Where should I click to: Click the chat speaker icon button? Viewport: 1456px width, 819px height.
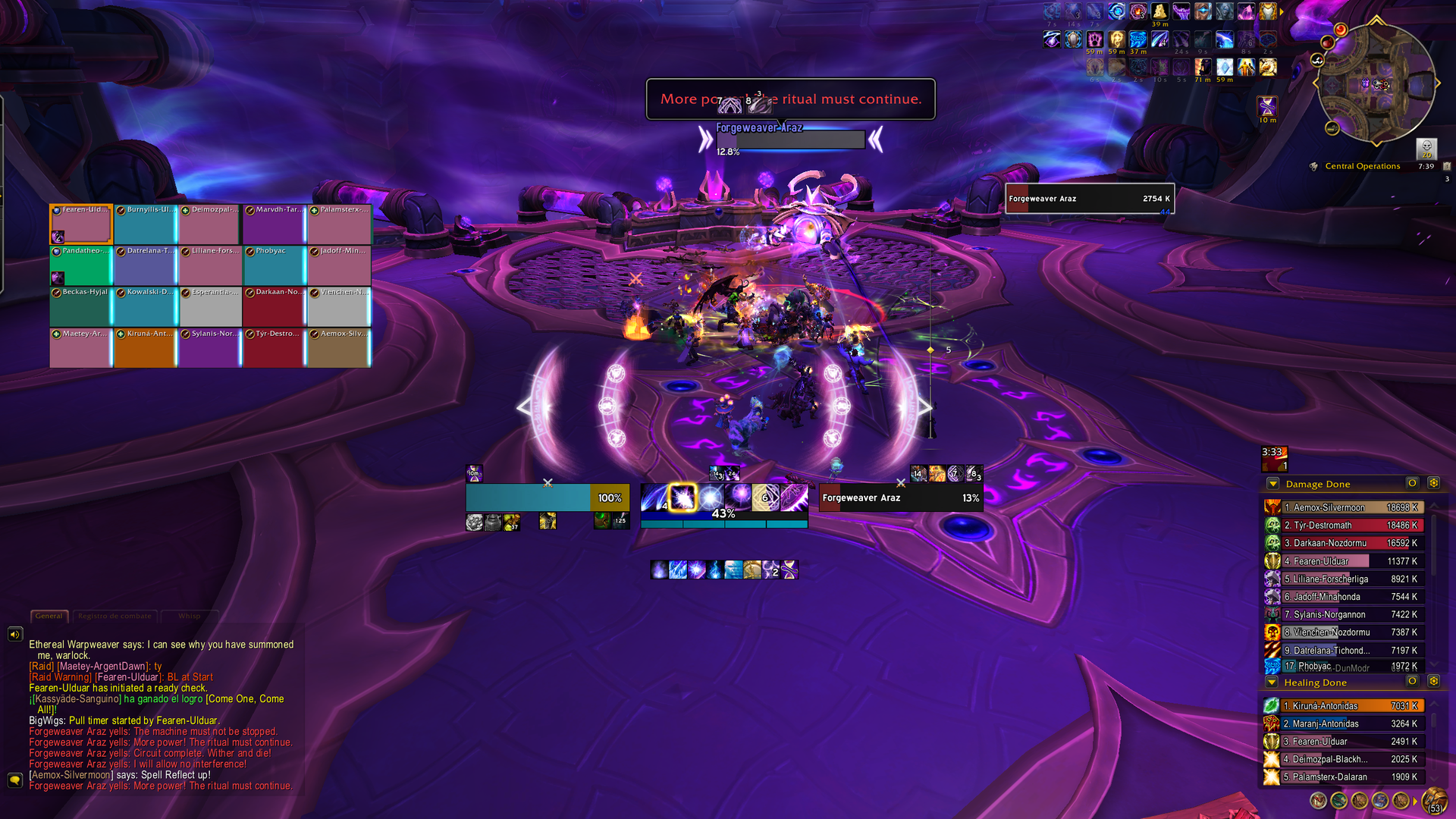point(15,634)
